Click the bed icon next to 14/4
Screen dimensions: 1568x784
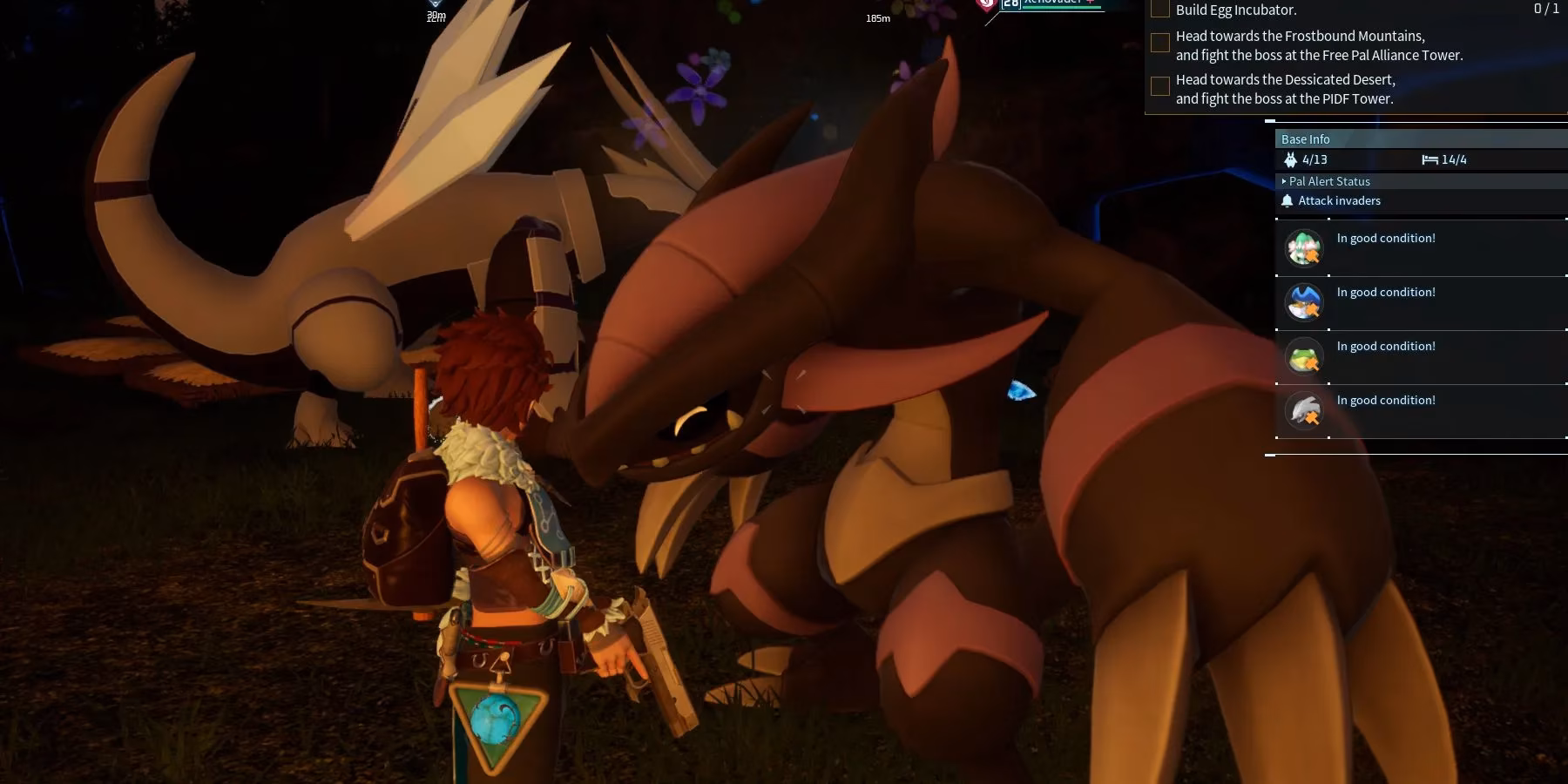(x=1429, y=159)
